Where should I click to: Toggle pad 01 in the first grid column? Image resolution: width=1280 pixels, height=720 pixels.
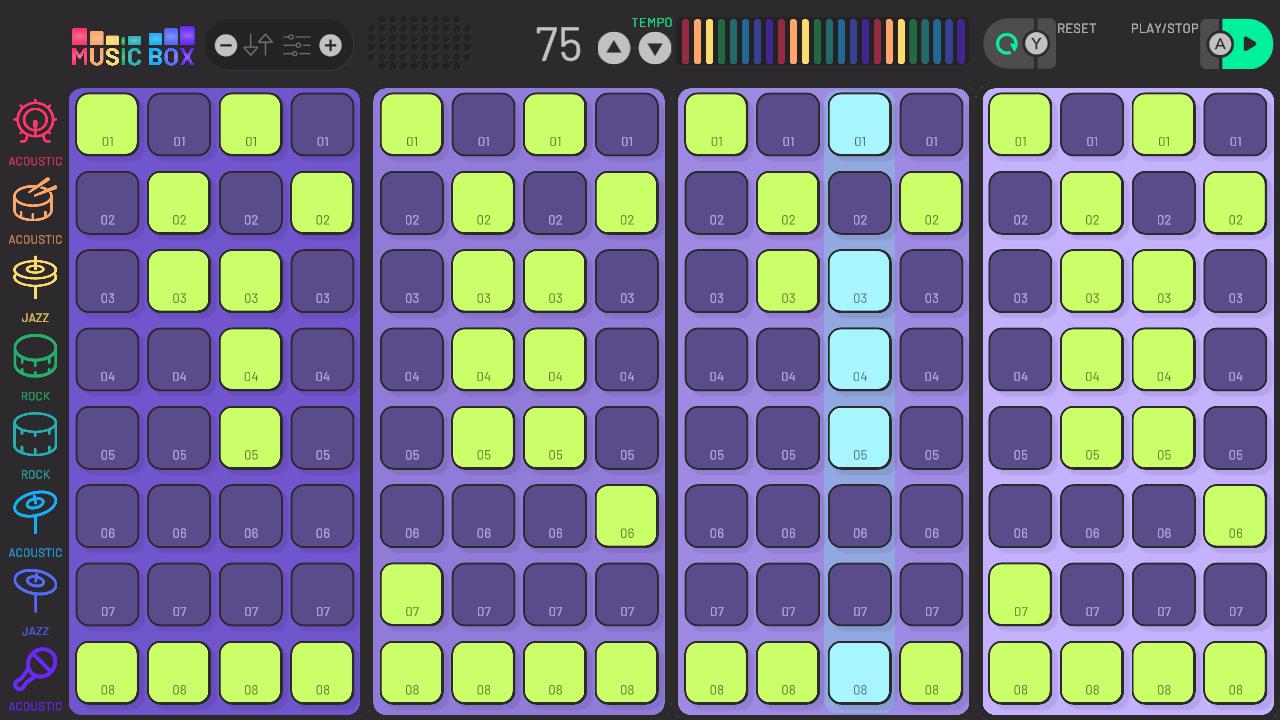coord(107,124)
